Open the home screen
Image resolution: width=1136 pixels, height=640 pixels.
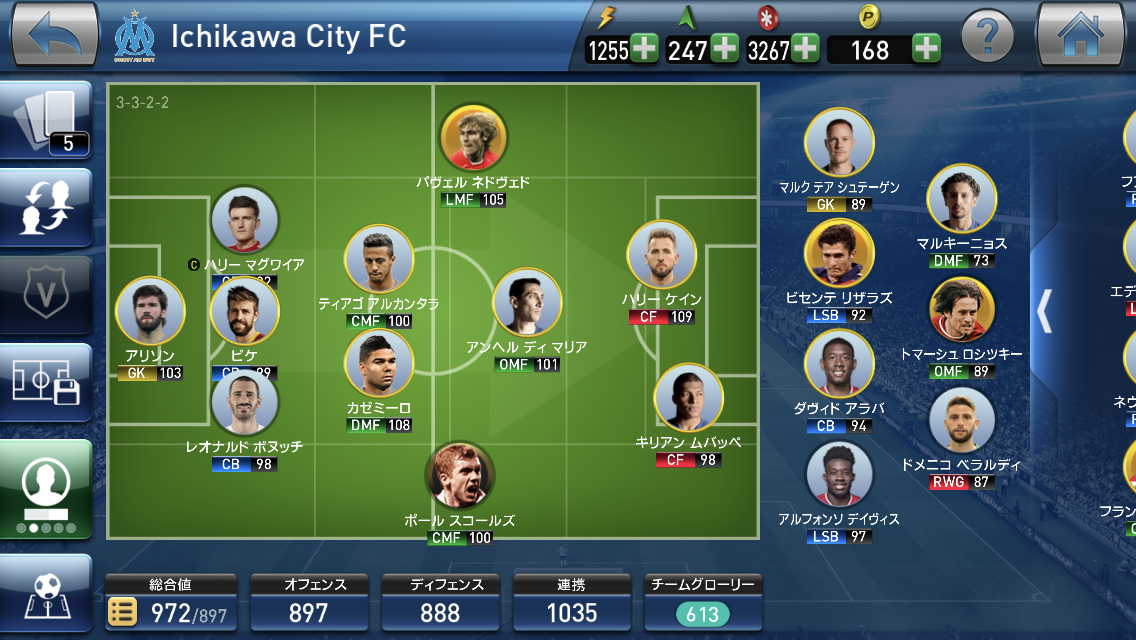tap(1081, 34)
